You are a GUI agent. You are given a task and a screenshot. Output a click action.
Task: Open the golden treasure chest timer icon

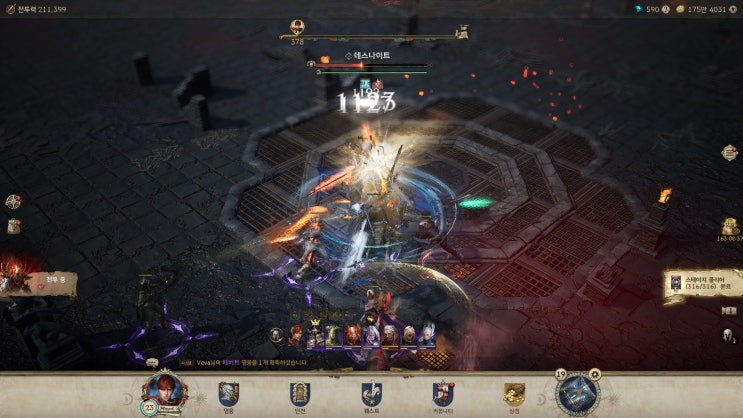coord(730,228)
